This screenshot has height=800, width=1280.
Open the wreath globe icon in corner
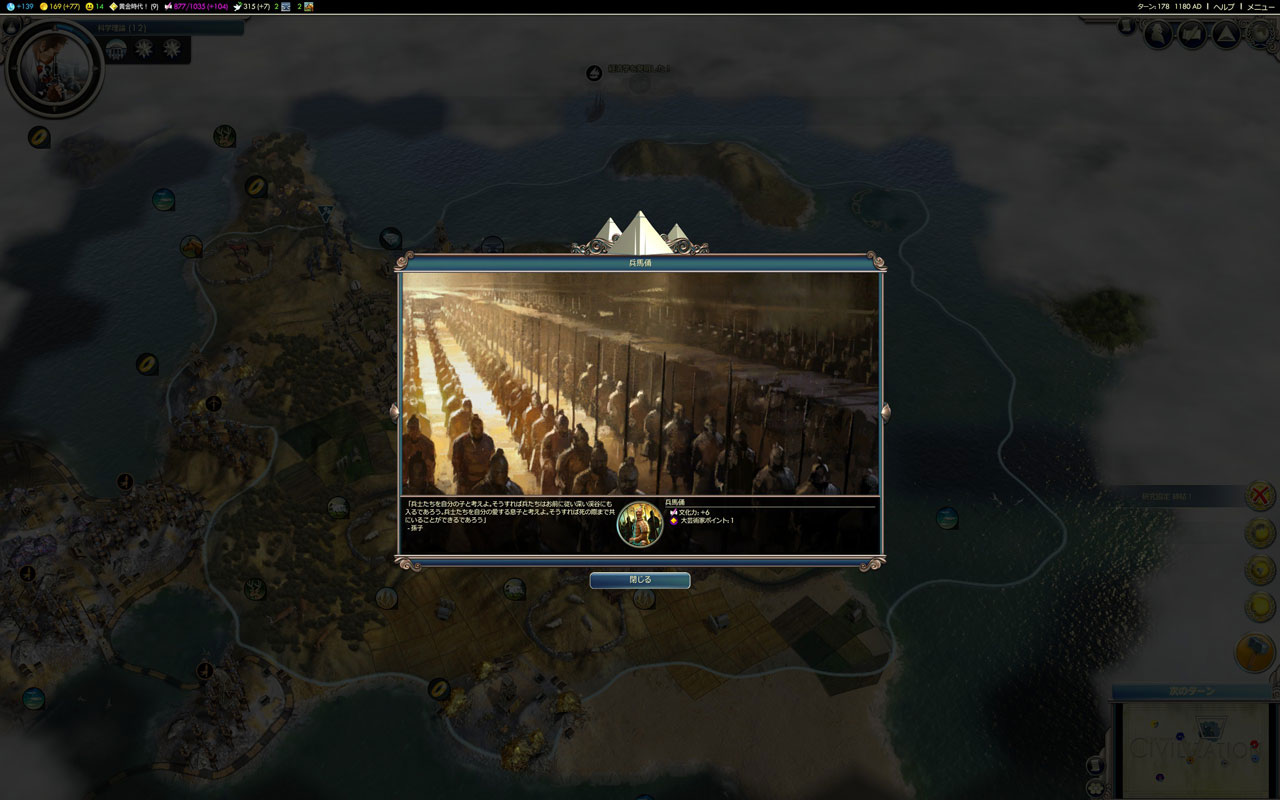(1260, 35)
